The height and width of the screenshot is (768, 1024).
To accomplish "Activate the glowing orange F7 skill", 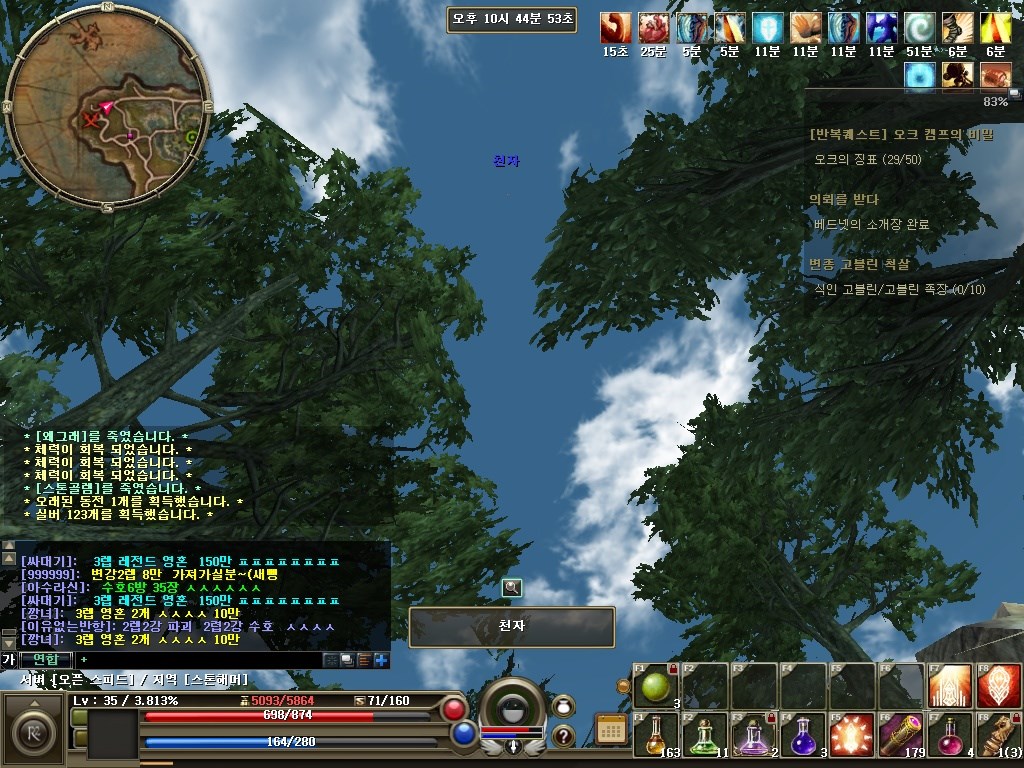I will (x=949, y=686).
